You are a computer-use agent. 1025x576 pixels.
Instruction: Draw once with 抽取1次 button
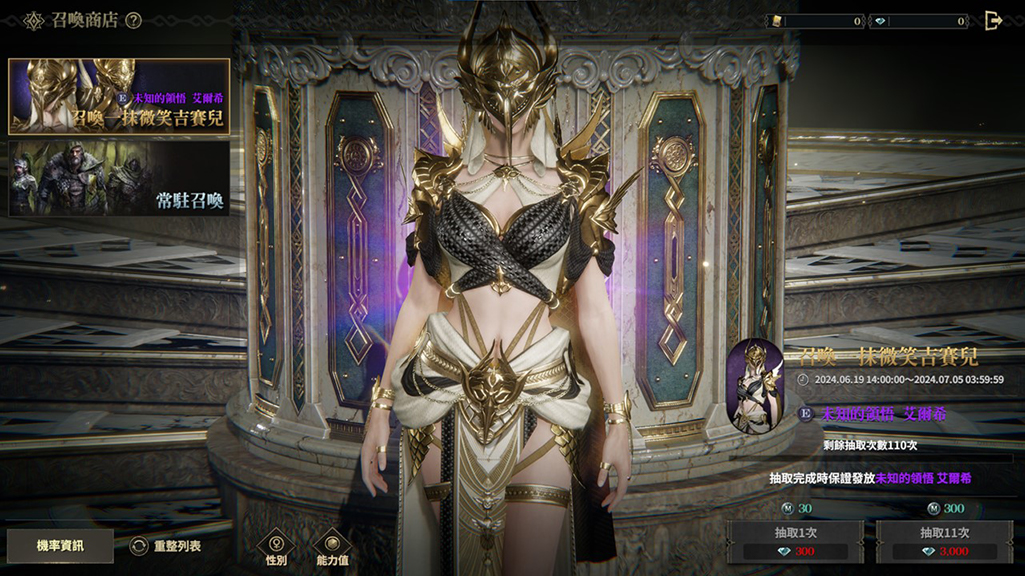tap(794, 542)
